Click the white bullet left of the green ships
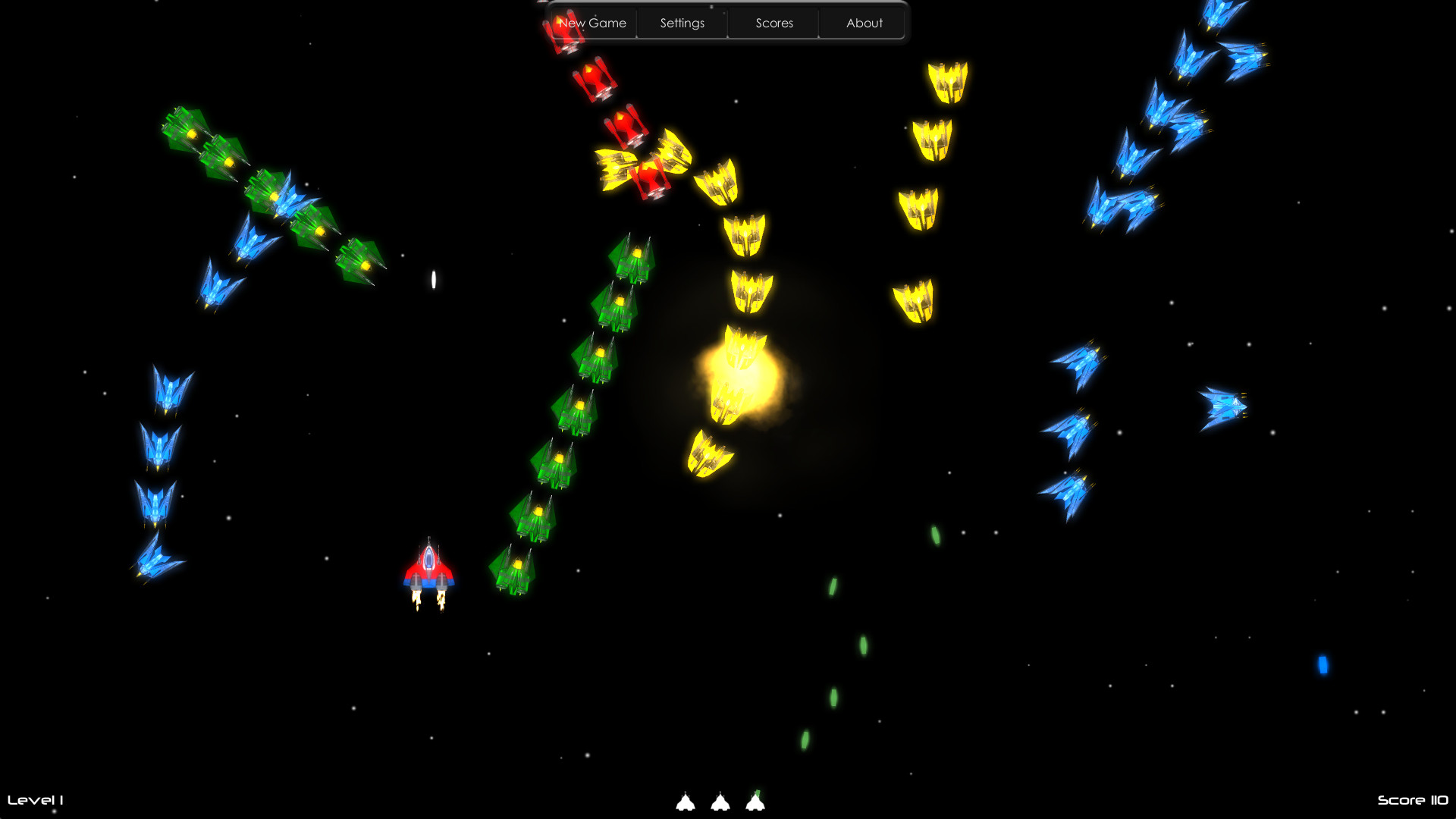1456x819 pixels. click(x=434, y=280)
